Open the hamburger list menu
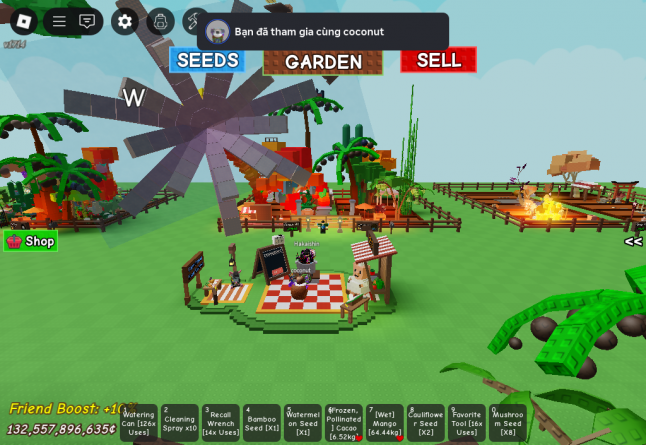The height and width of the screenshot is (445, 646). [x=59, y=21]
